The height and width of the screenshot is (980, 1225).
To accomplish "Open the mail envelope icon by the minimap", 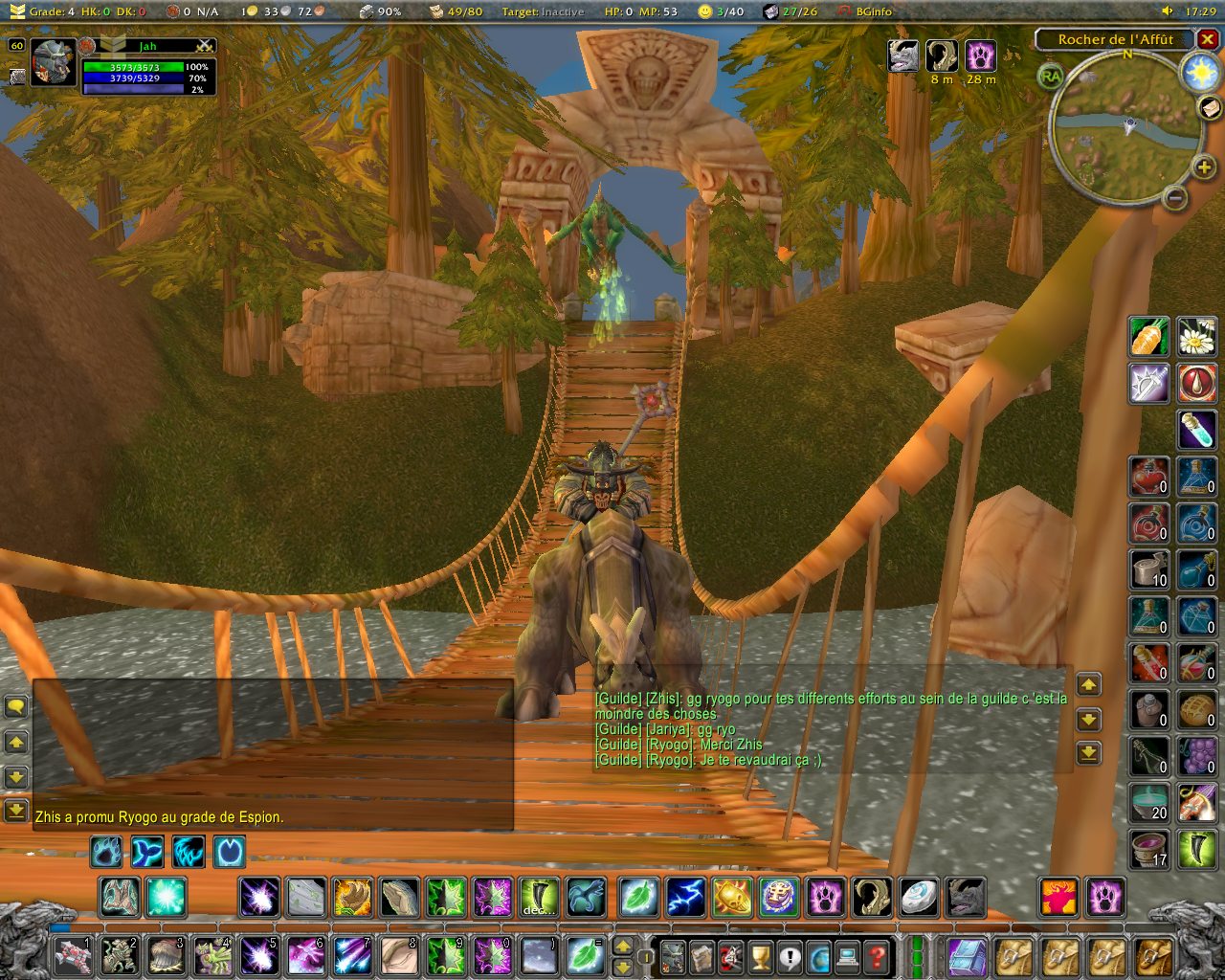I will point(1211,108).
